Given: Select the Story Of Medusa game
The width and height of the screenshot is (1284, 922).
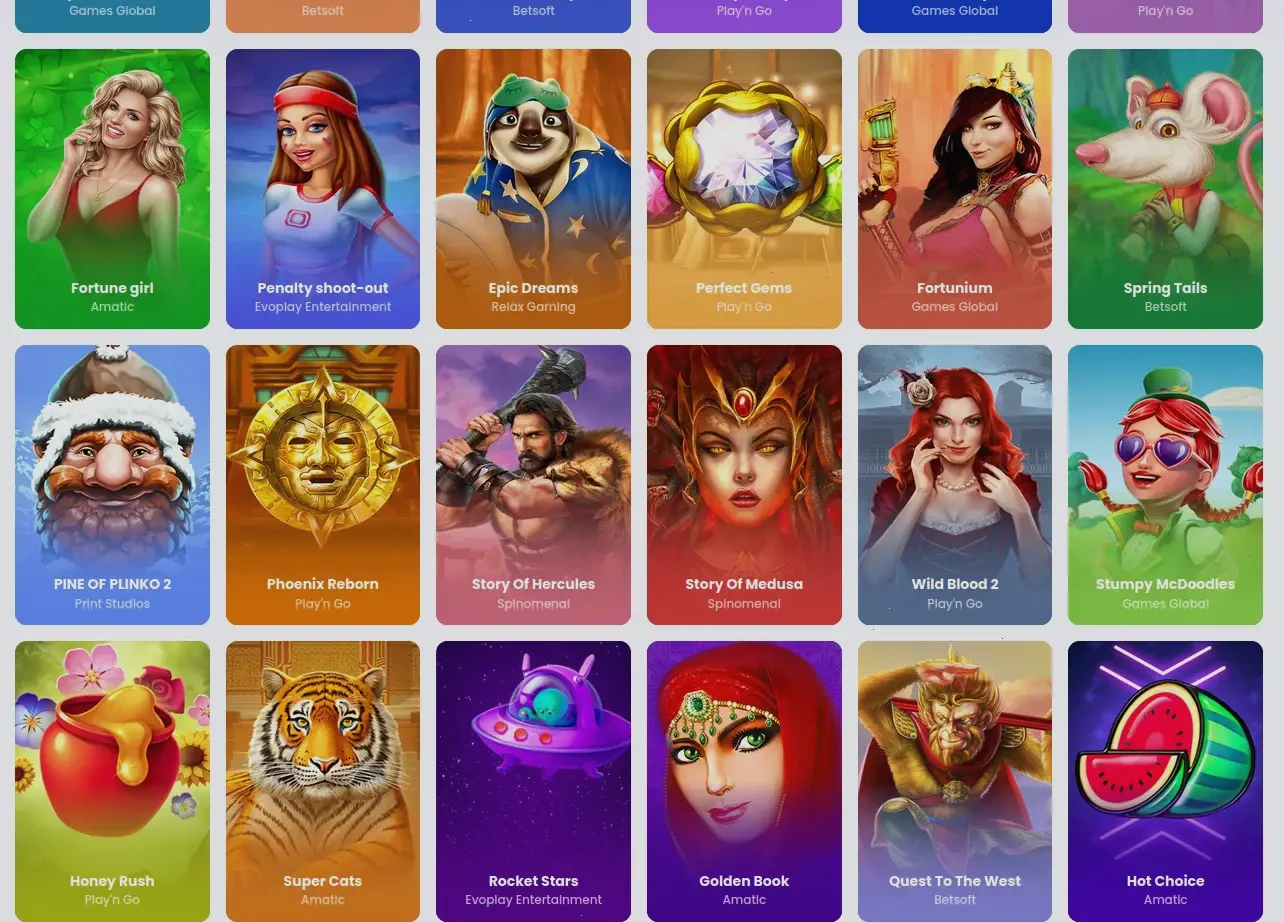Looking at the screenshot, I should tap(744, 485).
